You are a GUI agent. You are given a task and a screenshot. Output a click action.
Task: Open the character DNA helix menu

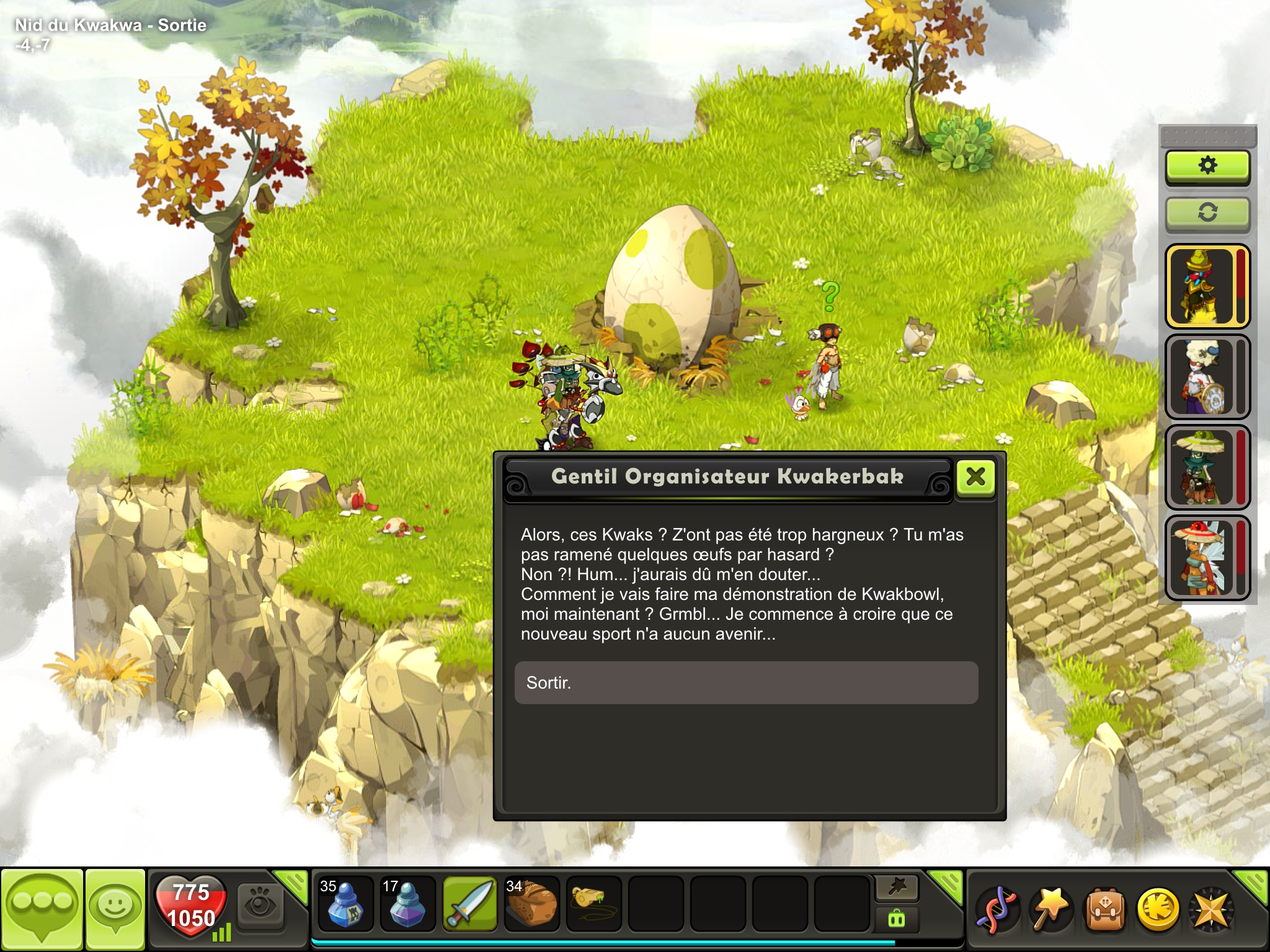click(x=997, y=909)
